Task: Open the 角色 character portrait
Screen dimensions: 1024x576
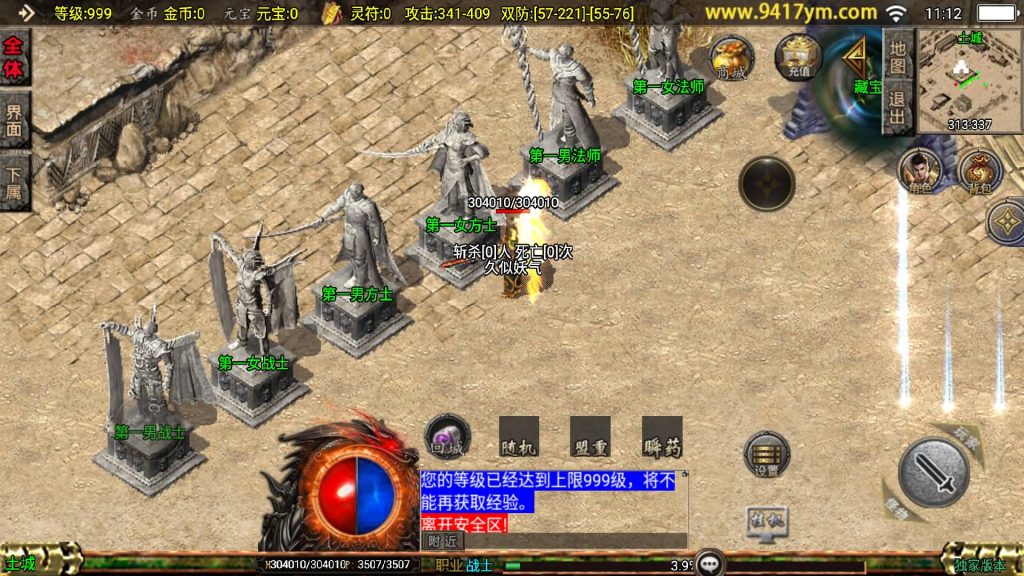Action: tap(919, 170)
